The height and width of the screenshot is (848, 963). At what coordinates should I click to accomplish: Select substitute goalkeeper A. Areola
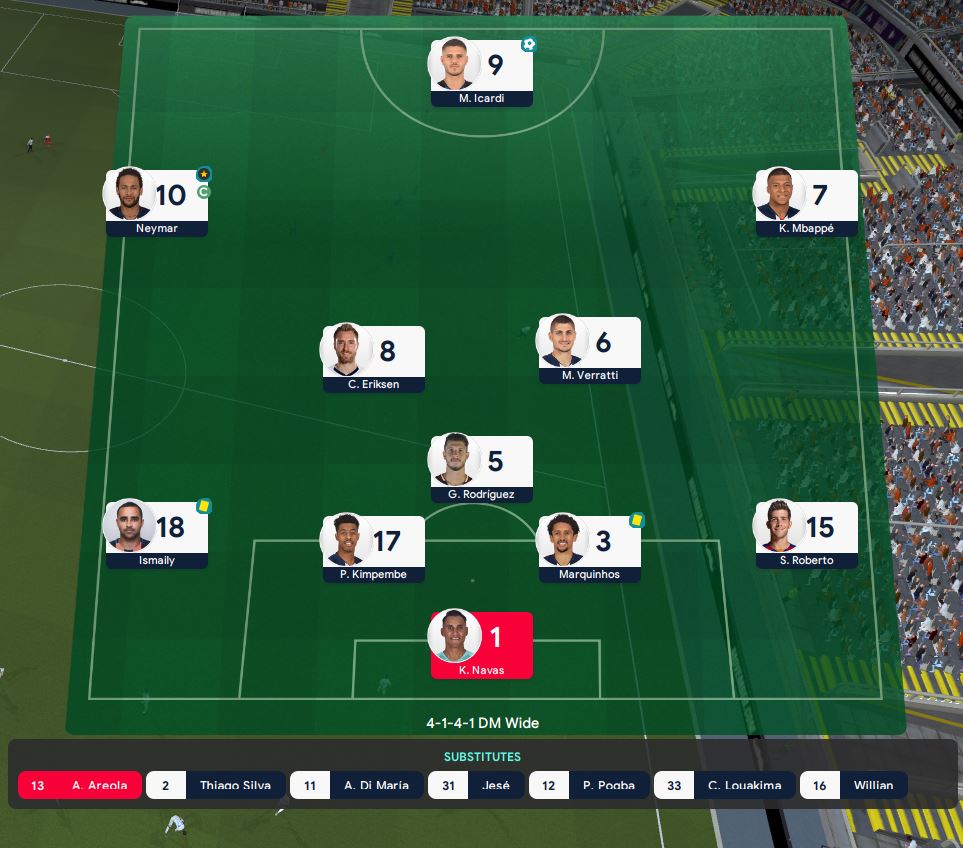coord(80,785)
